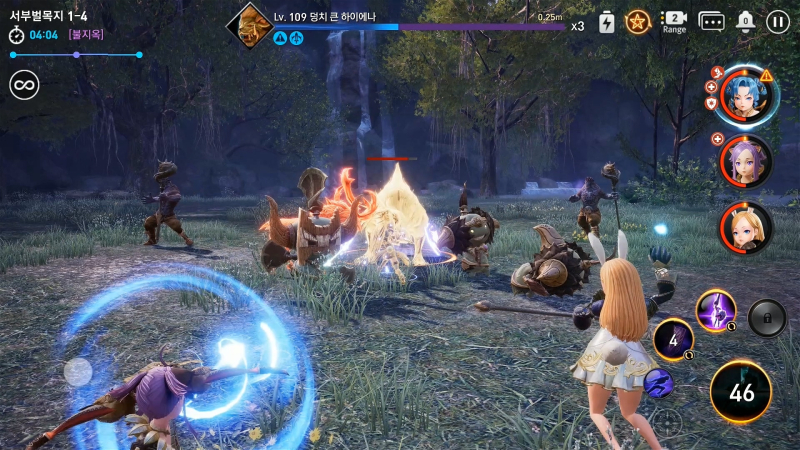Use the blue dash dodge skill
This screenshot has height=450, width=800.
tap(657, 382)
